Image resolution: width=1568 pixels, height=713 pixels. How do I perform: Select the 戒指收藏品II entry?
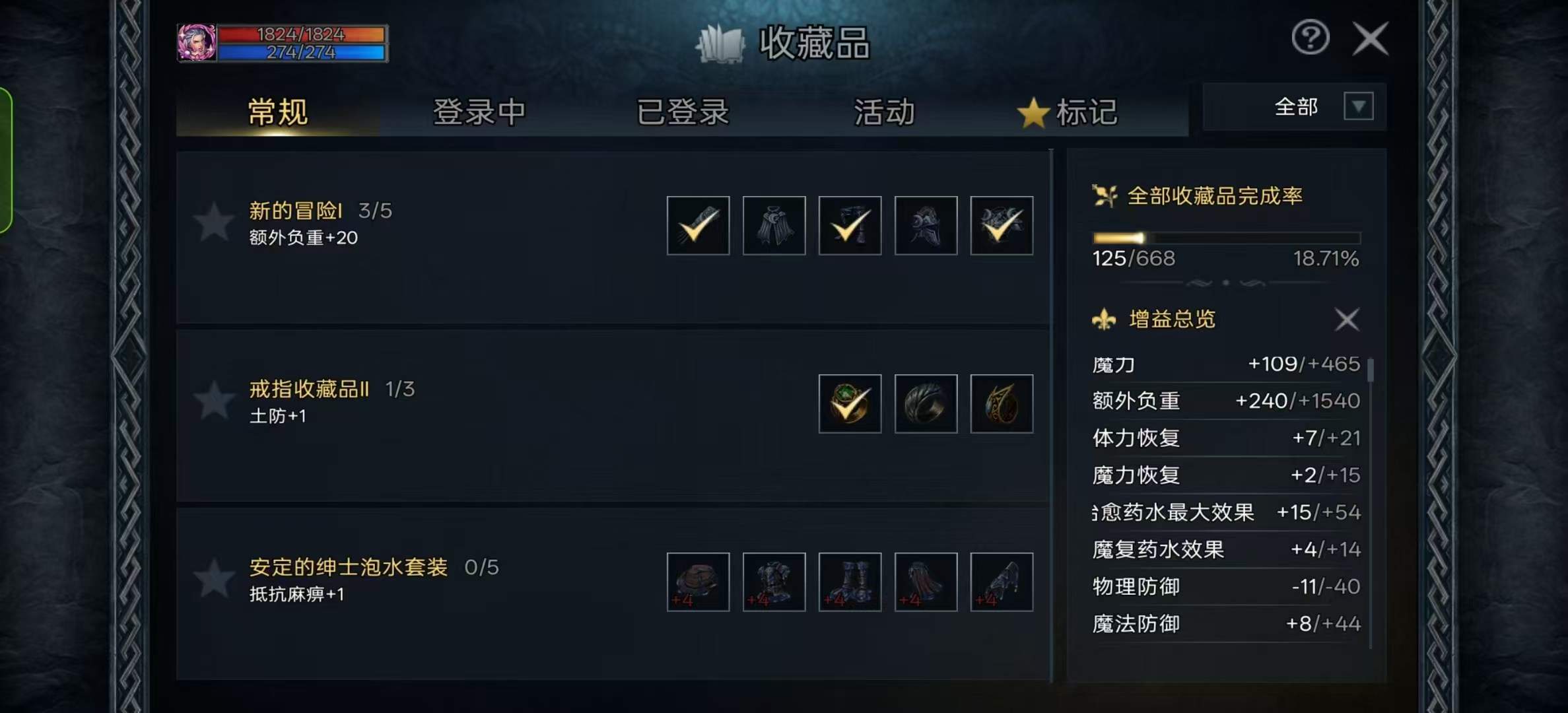(308, 389)
